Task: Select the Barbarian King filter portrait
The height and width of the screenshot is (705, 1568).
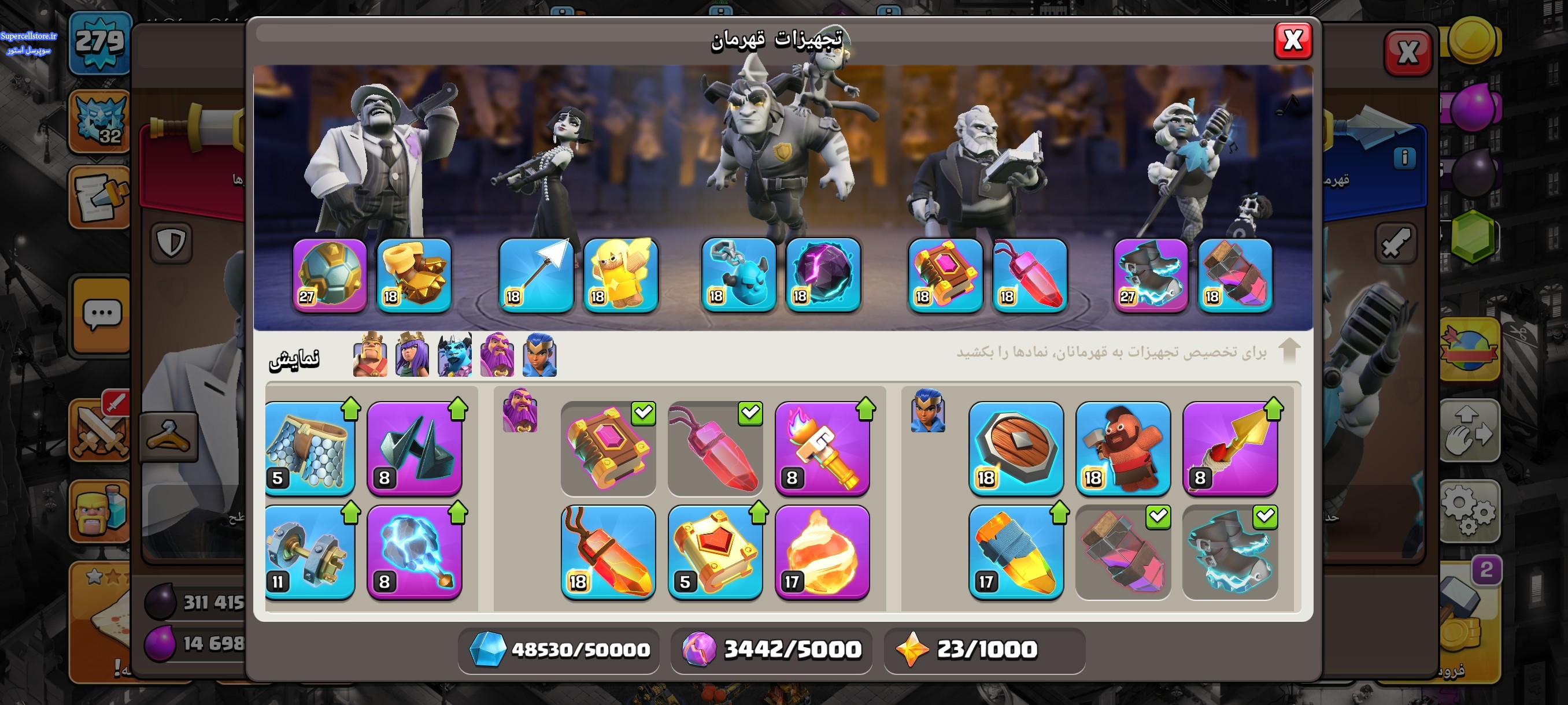Action: [x=369, y=355]
